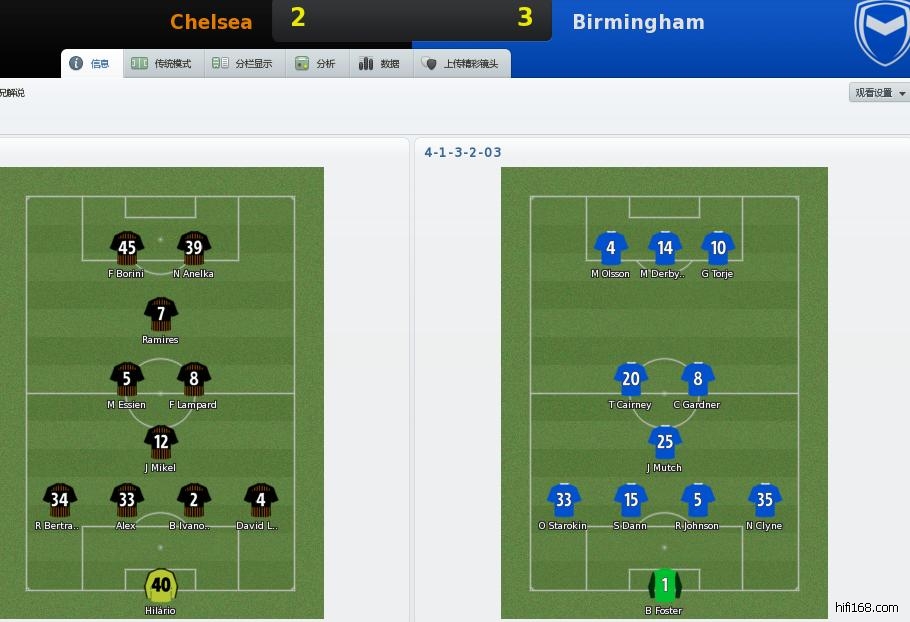
Task: Open the Birmingham club badge
Action: 882,32
